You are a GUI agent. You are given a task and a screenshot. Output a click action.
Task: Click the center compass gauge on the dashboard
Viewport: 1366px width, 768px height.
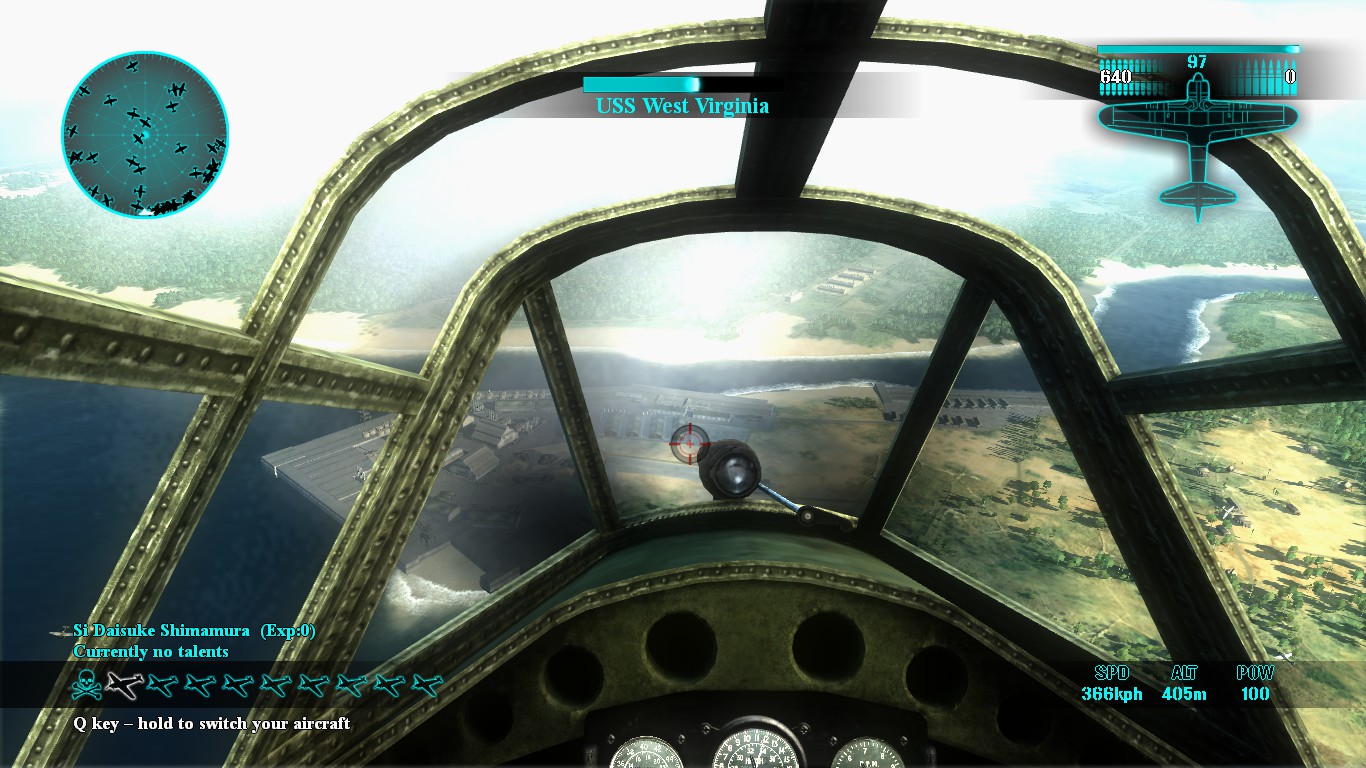point(757,755)
